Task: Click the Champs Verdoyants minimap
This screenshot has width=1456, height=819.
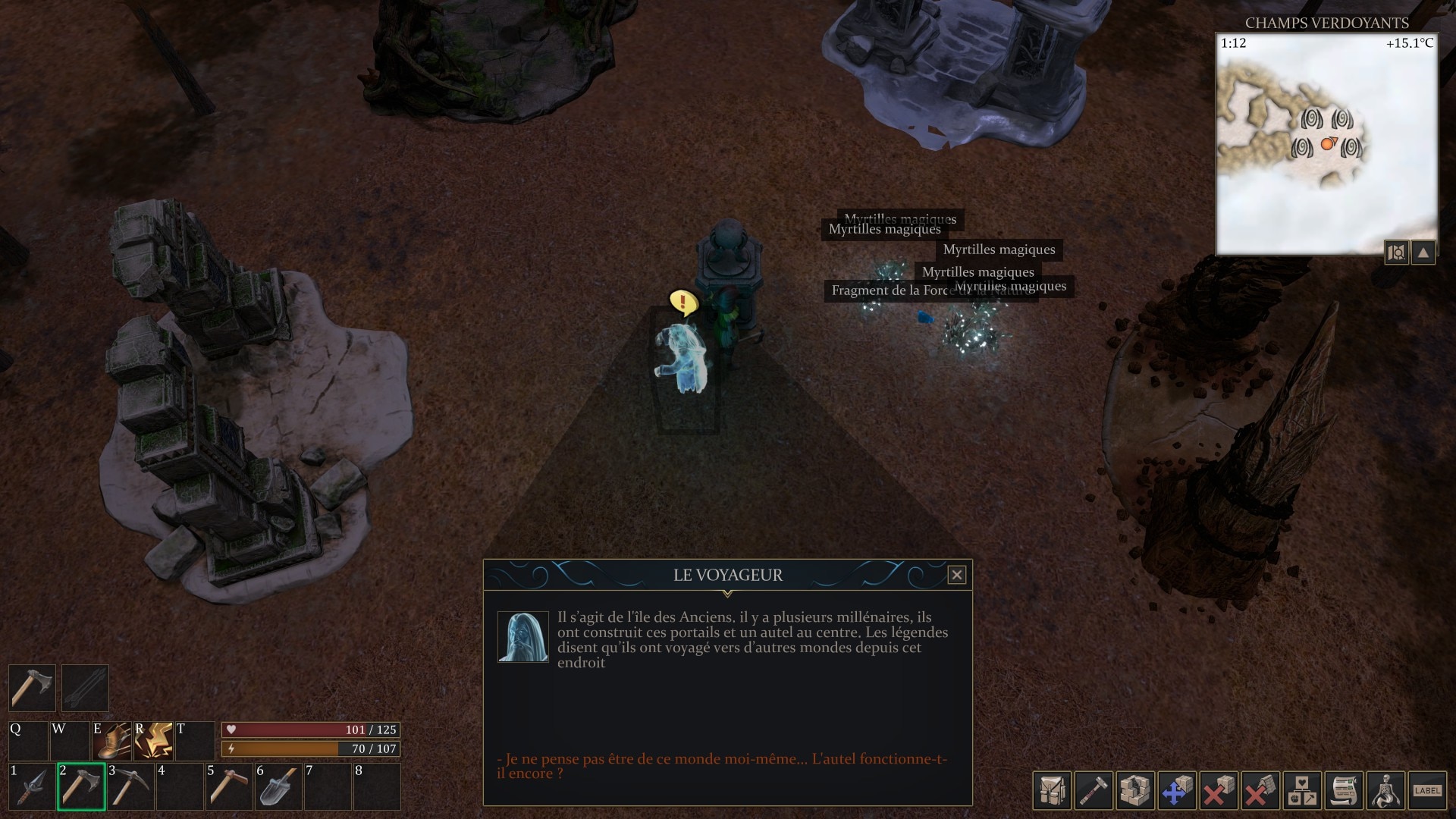Action: [x=1326, y=144]
